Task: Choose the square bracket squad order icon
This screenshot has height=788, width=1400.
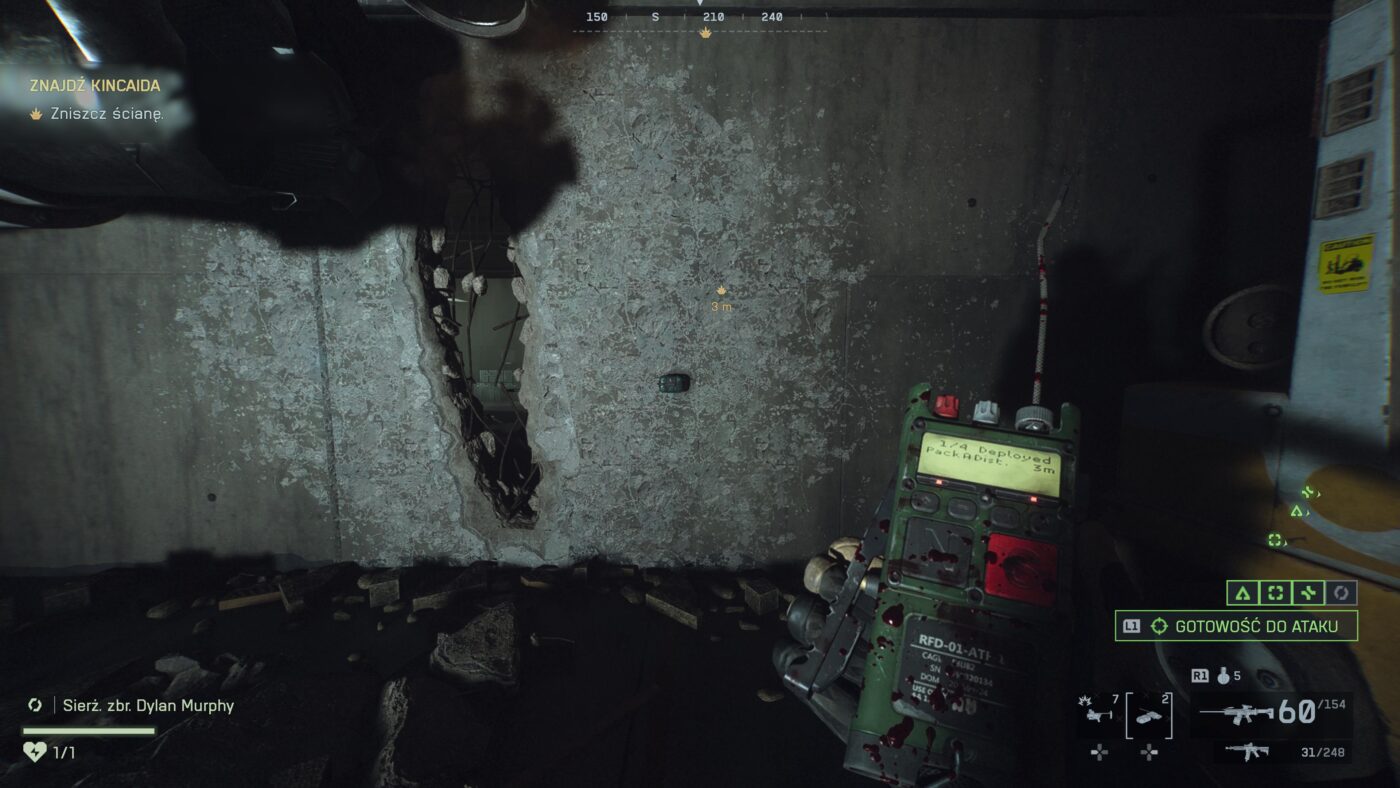Action: 1275,593
